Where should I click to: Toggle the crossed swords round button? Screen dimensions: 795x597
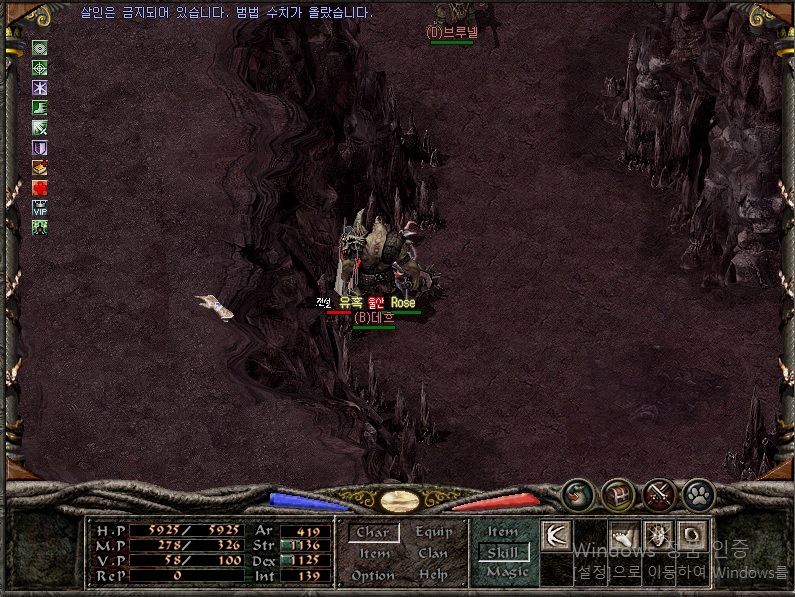coord(659,494)
